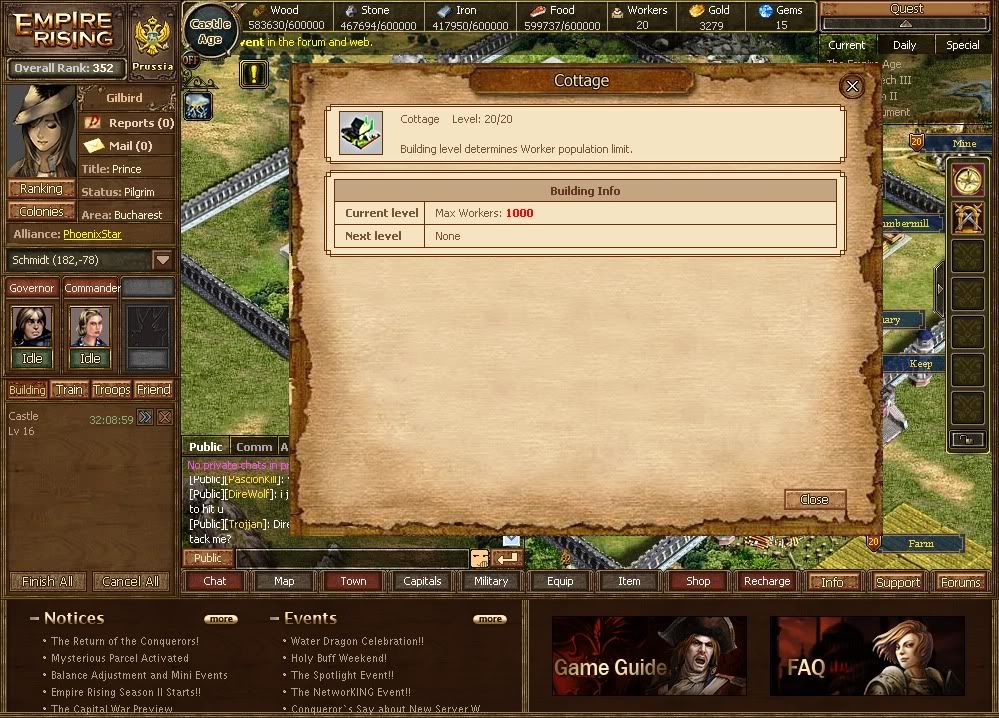Image resolution: width=999 pixels, height=718 pixels.
Task: Follow the PhoenixStar alliance link
Action: click(x=93, y=235)
